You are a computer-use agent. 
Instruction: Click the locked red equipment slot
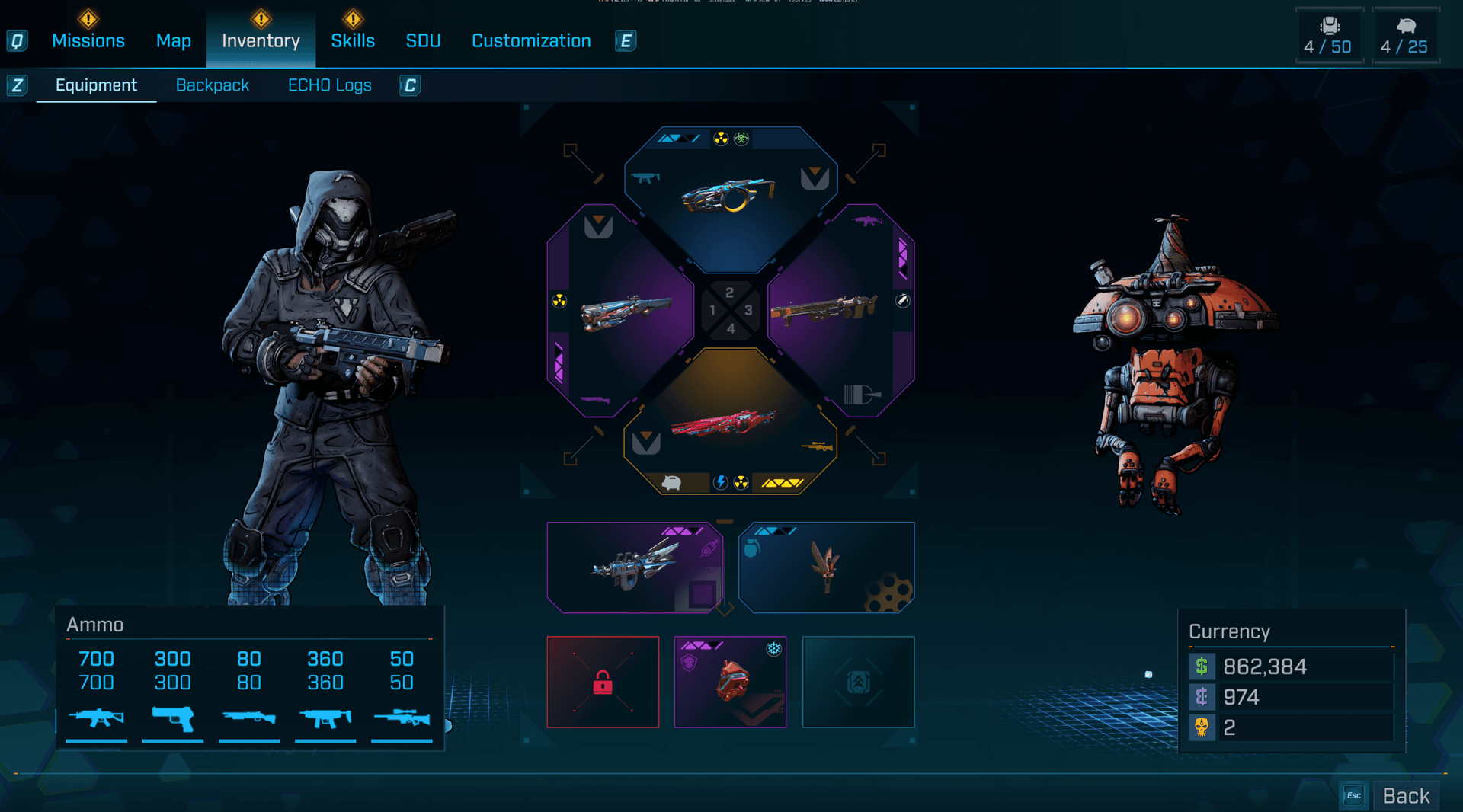pyautogui.click(x=603, y=682)
